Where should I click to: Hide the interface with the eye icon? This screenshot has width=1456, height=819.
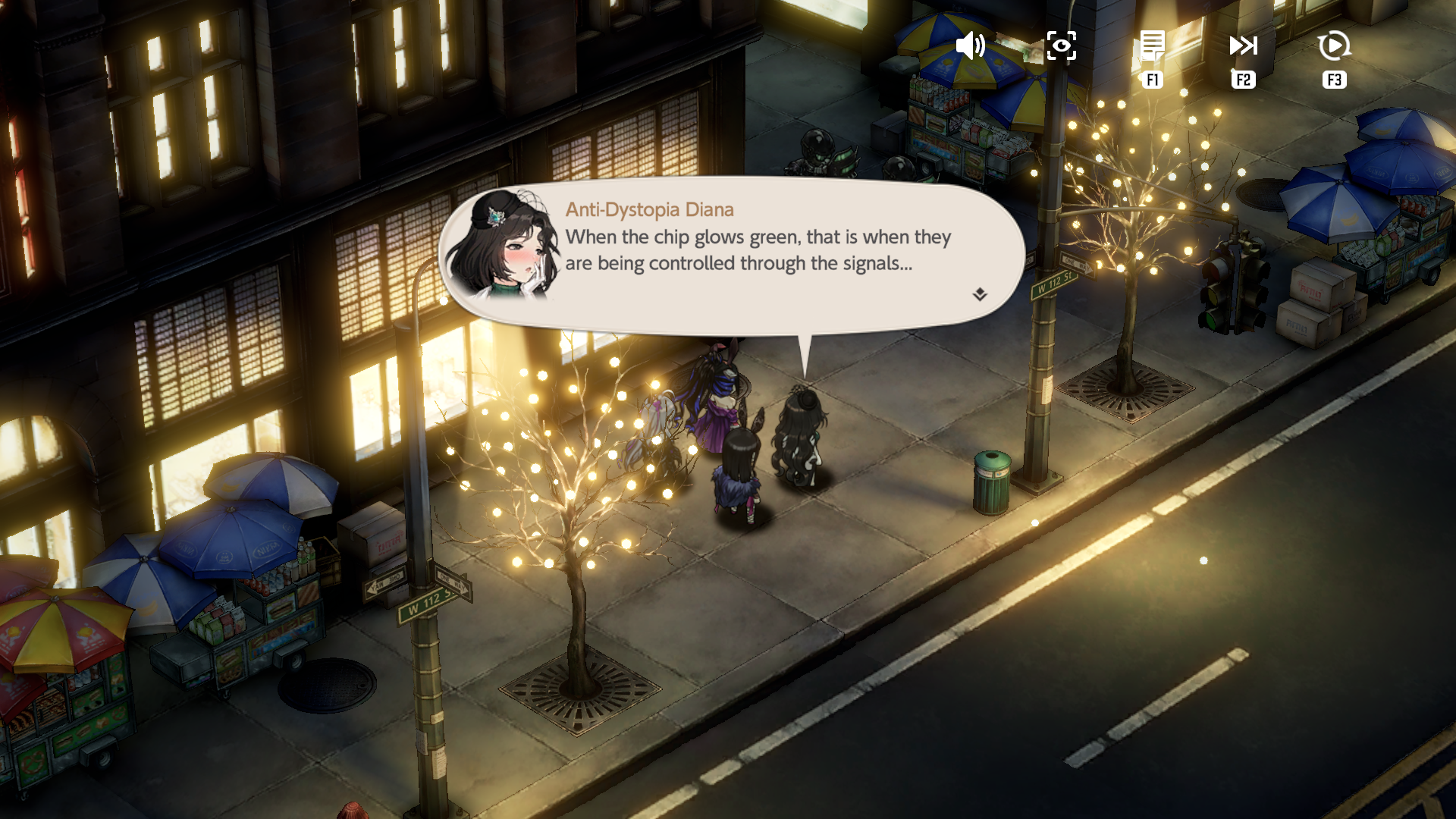1061,46
